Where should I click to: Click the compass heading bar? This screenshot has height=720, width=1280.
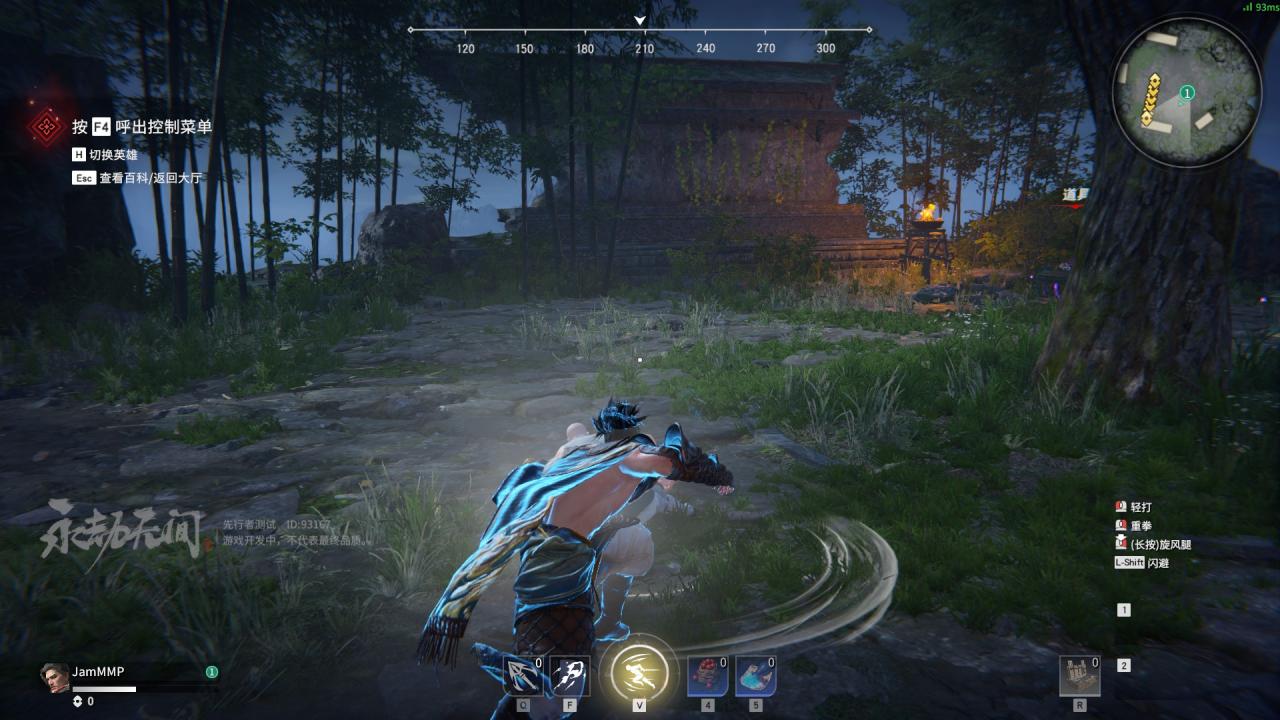[x=640, y=31]
